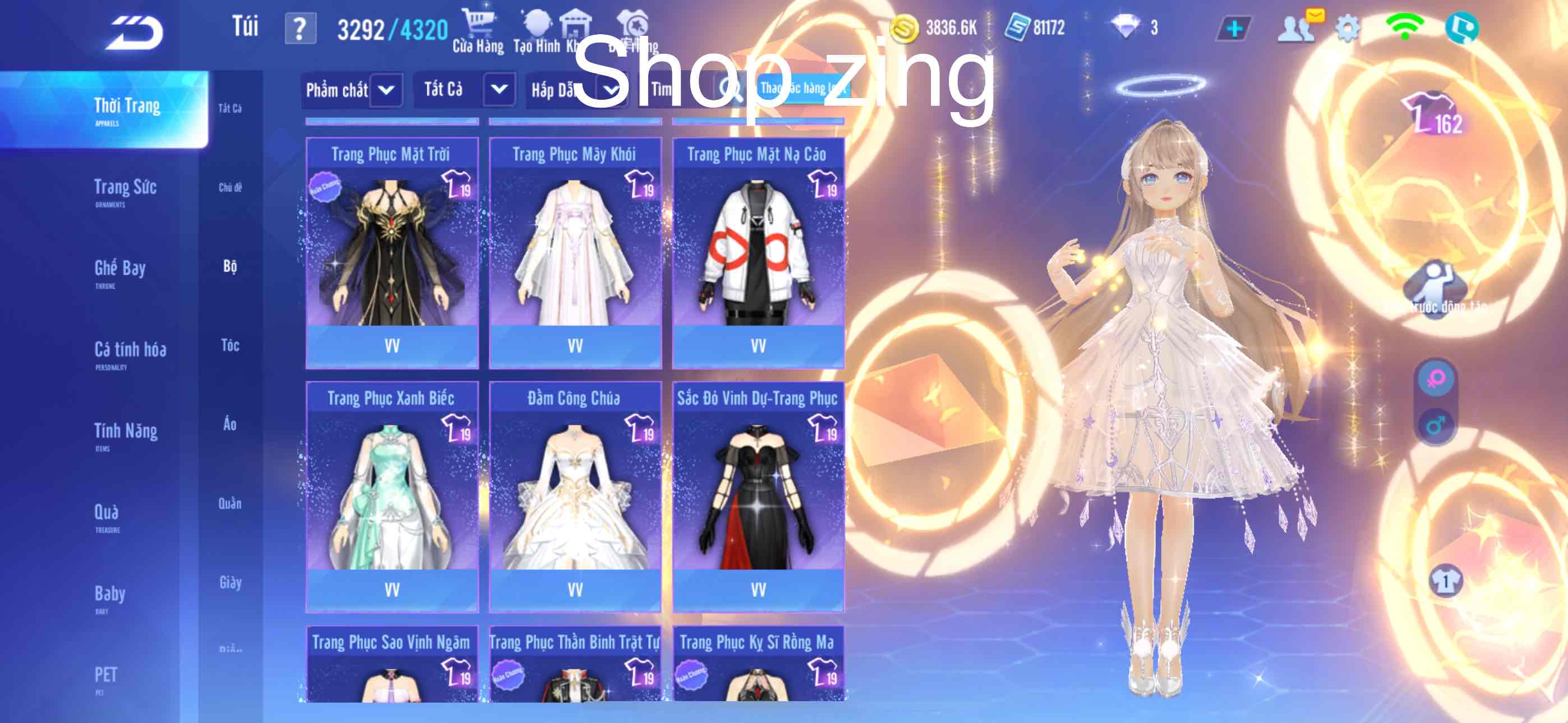1568x723 pixels.
Task: Switch to the Trang Sức category
Action: [x=126, y=190]
